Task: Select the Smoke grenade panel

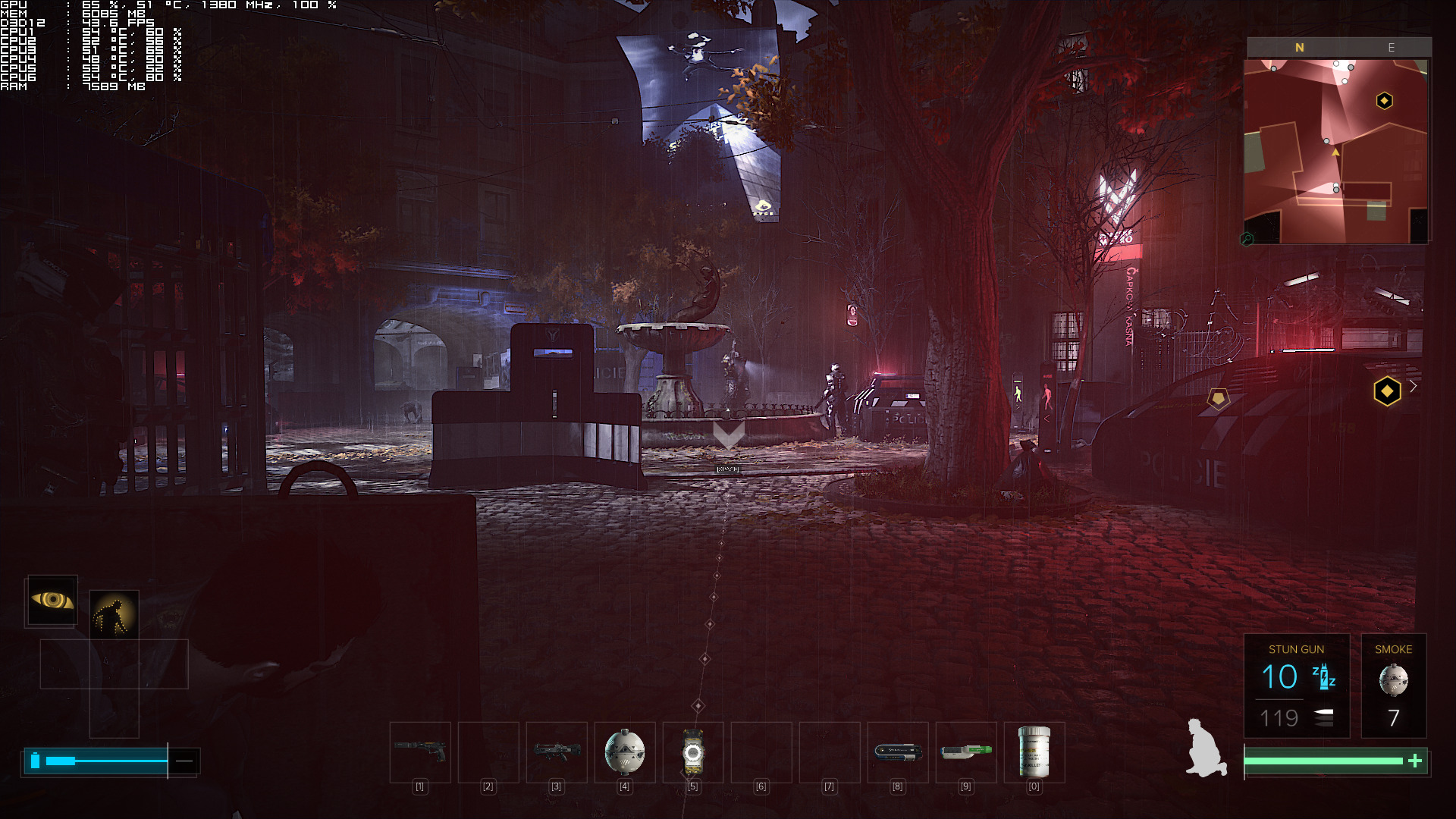Action: tap(1393, 686)
